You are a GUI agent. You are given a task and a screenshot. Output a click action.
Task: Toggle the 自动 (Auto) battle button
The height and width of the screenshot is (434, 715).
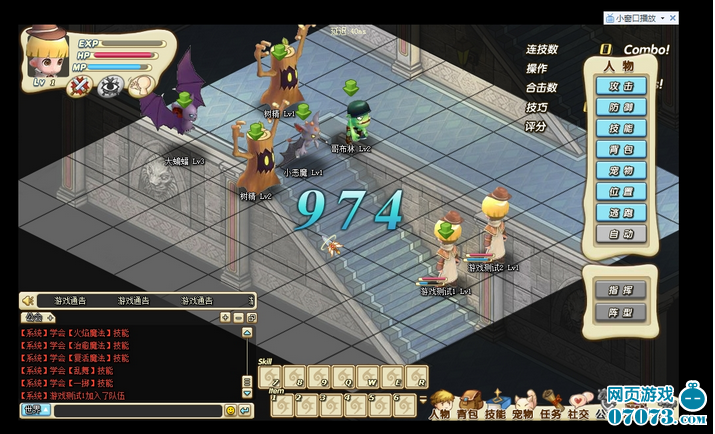(x=621, y=234)
